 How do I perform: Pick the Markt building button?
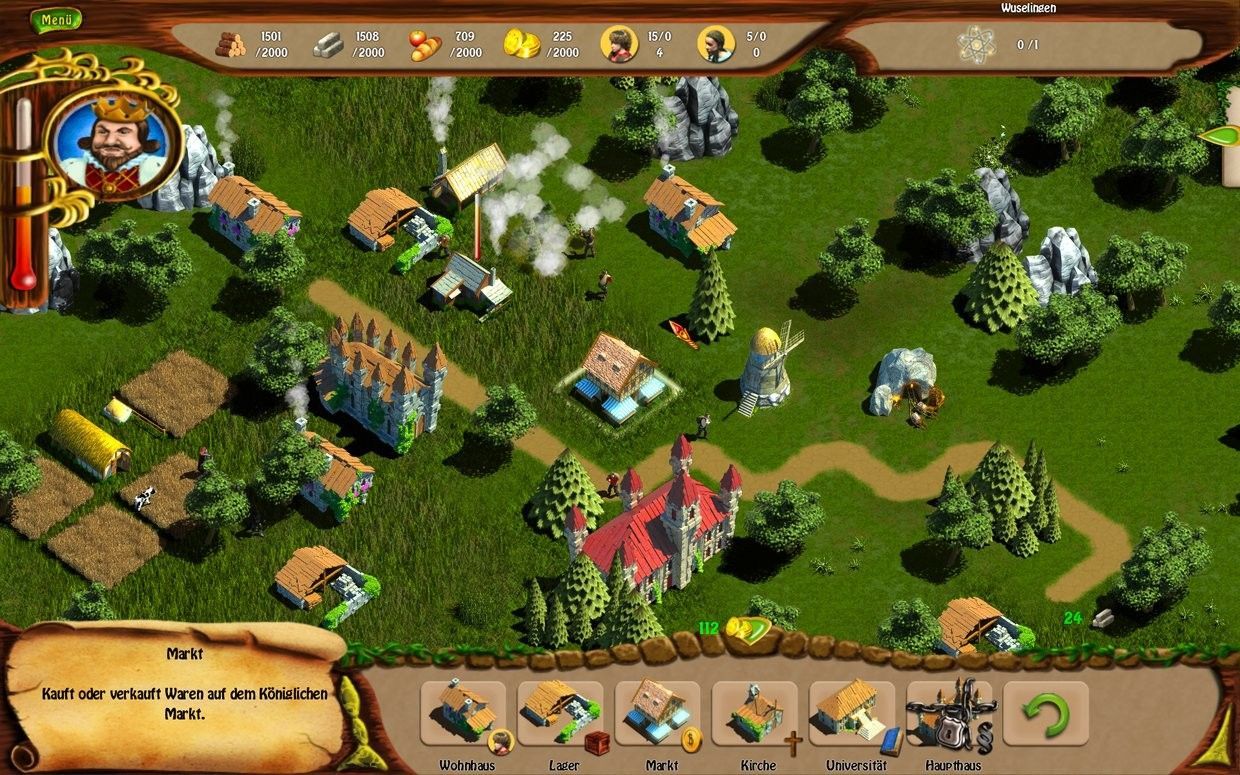tap(658, 714)
